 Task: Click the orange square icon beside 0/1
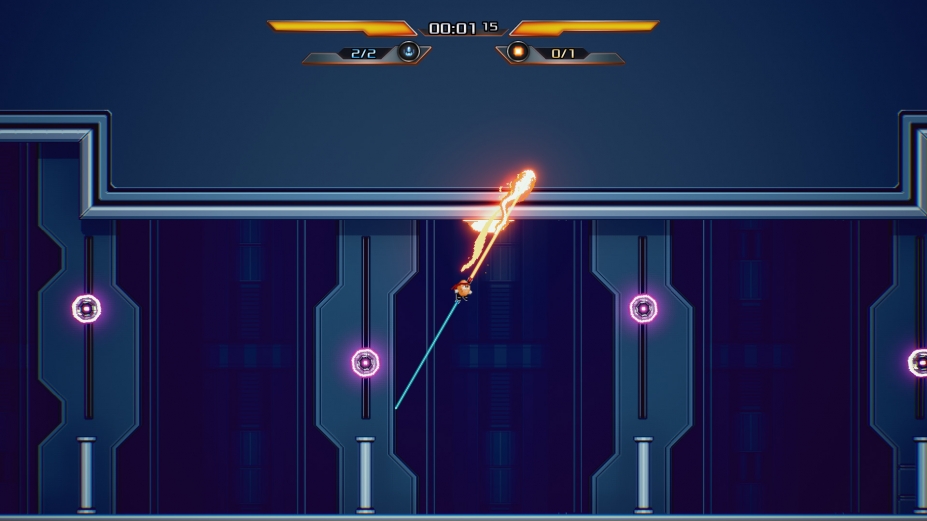point(518,52)
